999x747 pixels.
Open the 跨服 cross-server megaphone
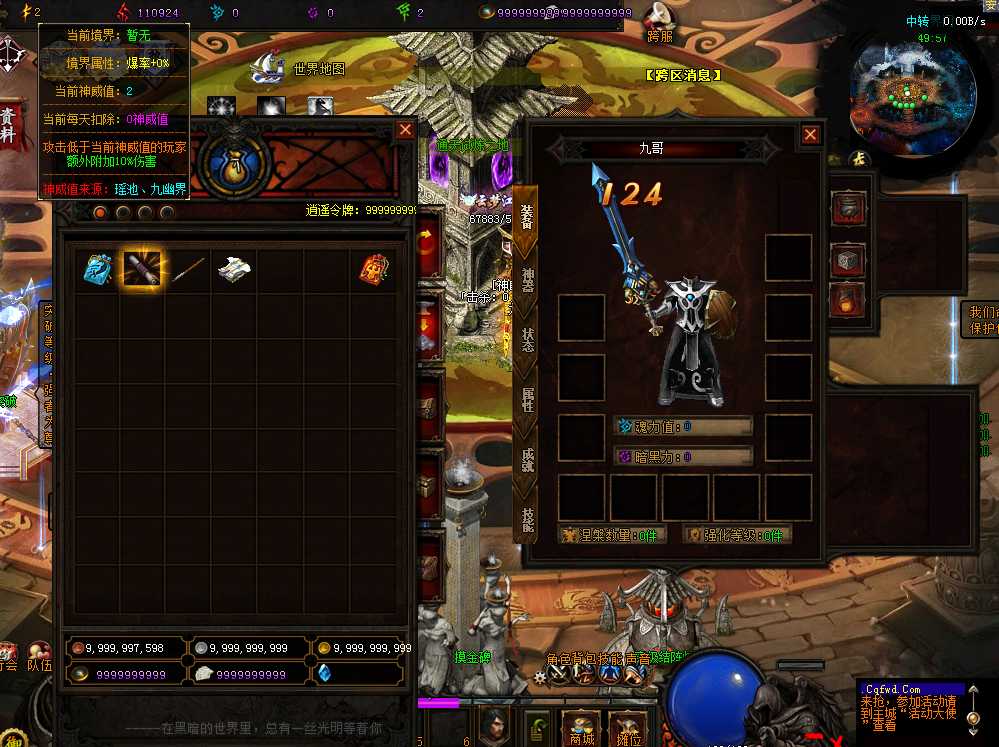coord(658,20)
